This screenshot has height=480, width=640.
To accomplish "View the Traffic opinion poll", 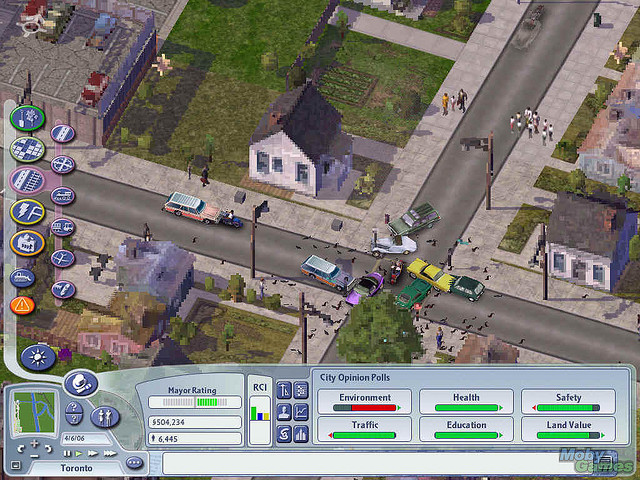I will 365,430.
